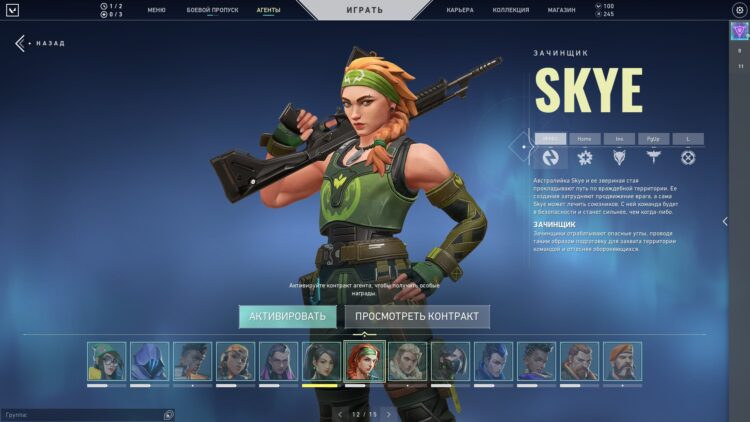The height and width of the screenshot is (422, 750).
Task: Switch to the Агенты tab
Action: pos(267,10)
